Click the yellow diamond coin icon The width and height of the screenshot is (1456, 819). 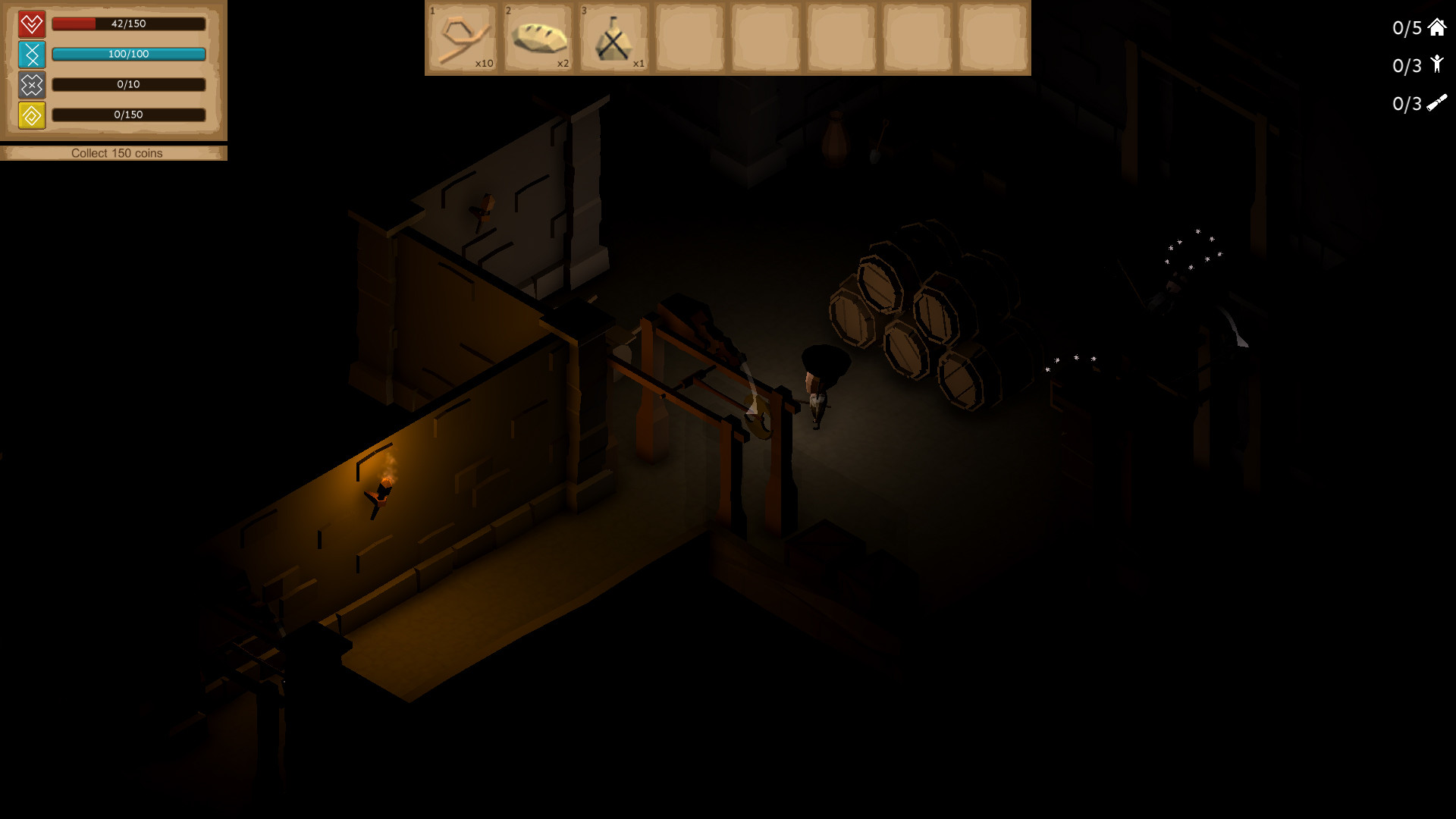pyautogui.click(x=32, y=115)
